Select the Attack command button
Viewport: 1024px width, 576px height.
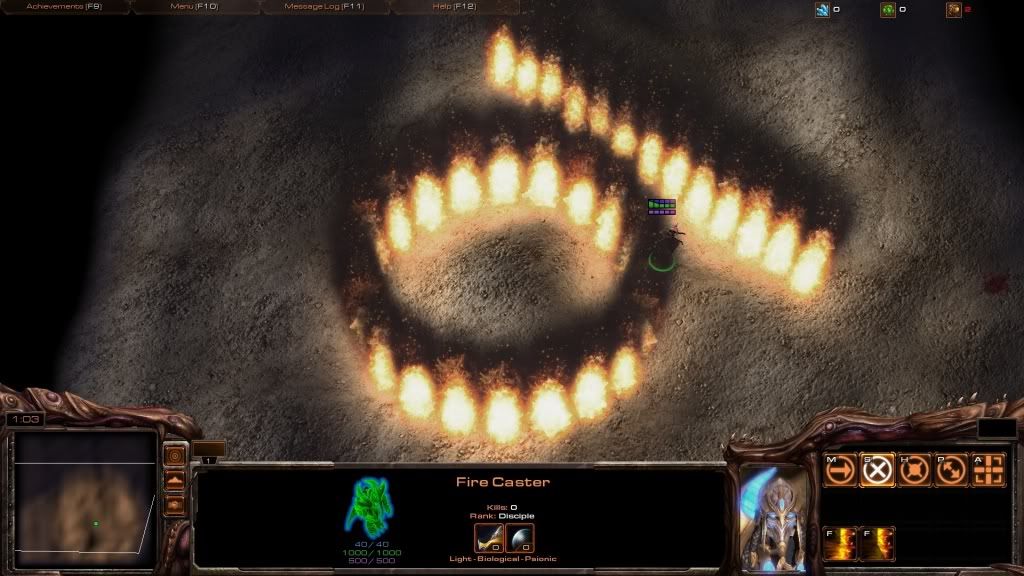pyautogui.click(x=988, y=469)
